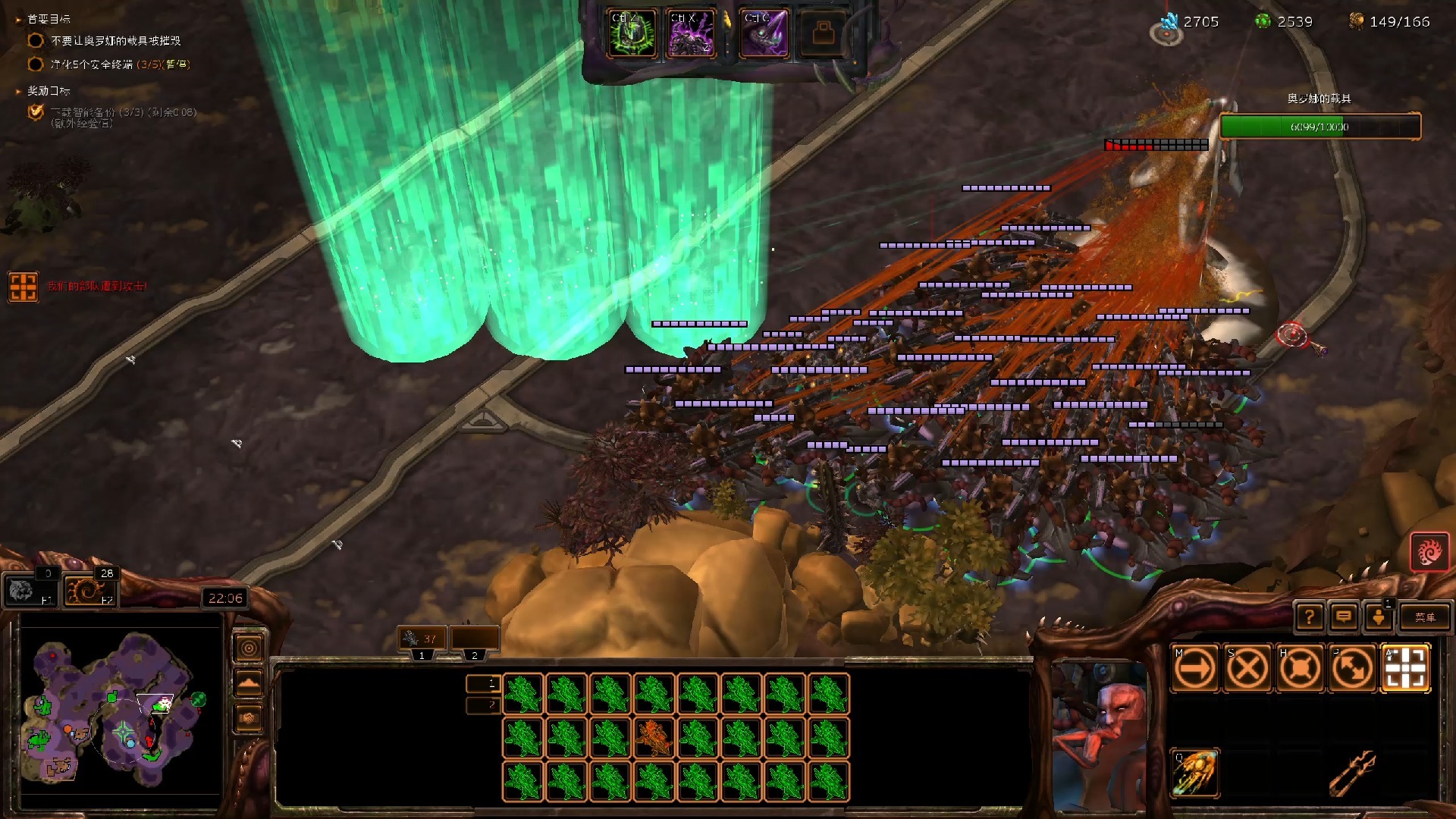The image size is (1456, 819).
Task: Cast the purple tentacle swarm top-bar ability
Action: coord(690,33)
